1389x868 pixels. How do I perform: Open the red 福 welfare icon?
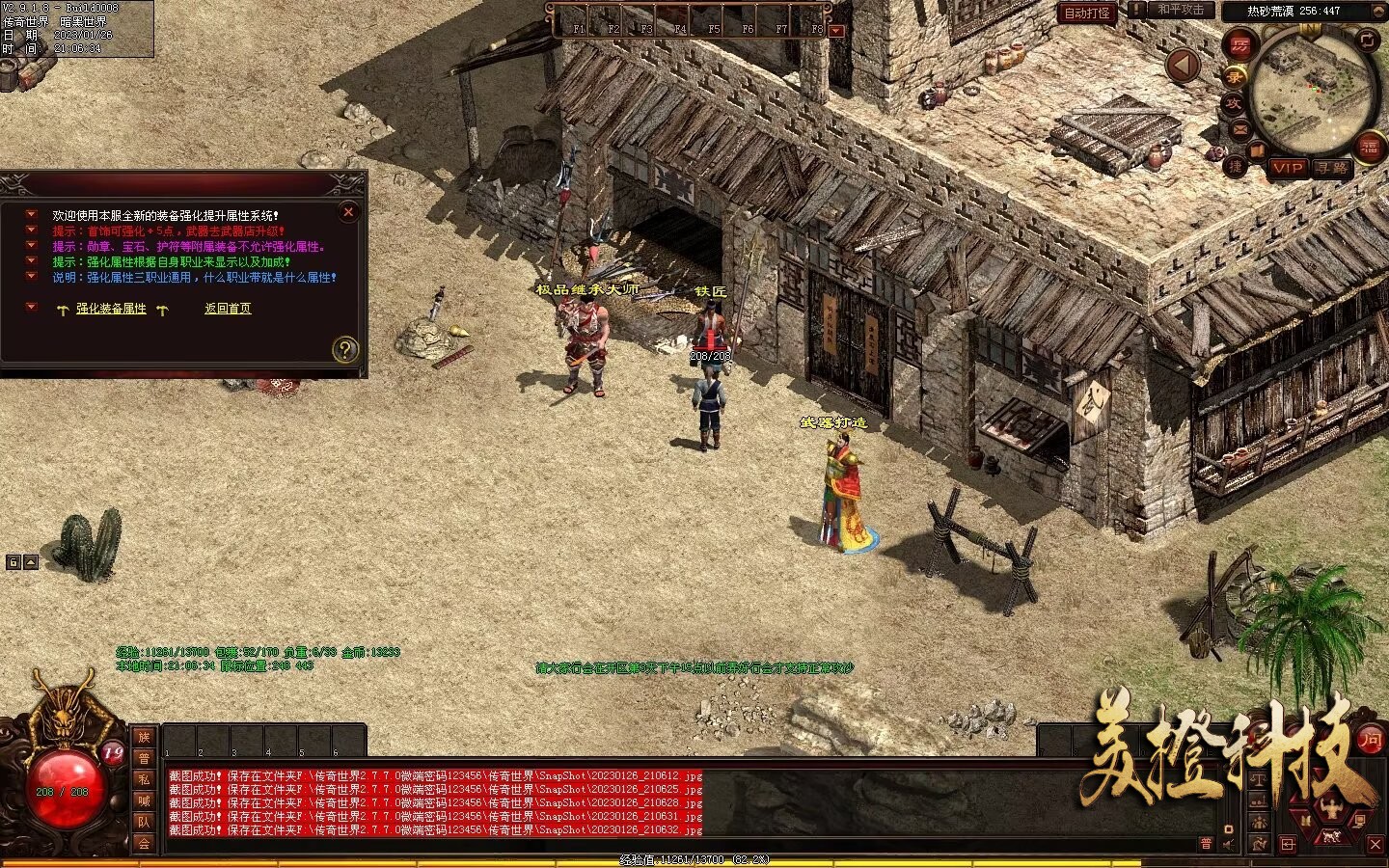click(1370, 148)
